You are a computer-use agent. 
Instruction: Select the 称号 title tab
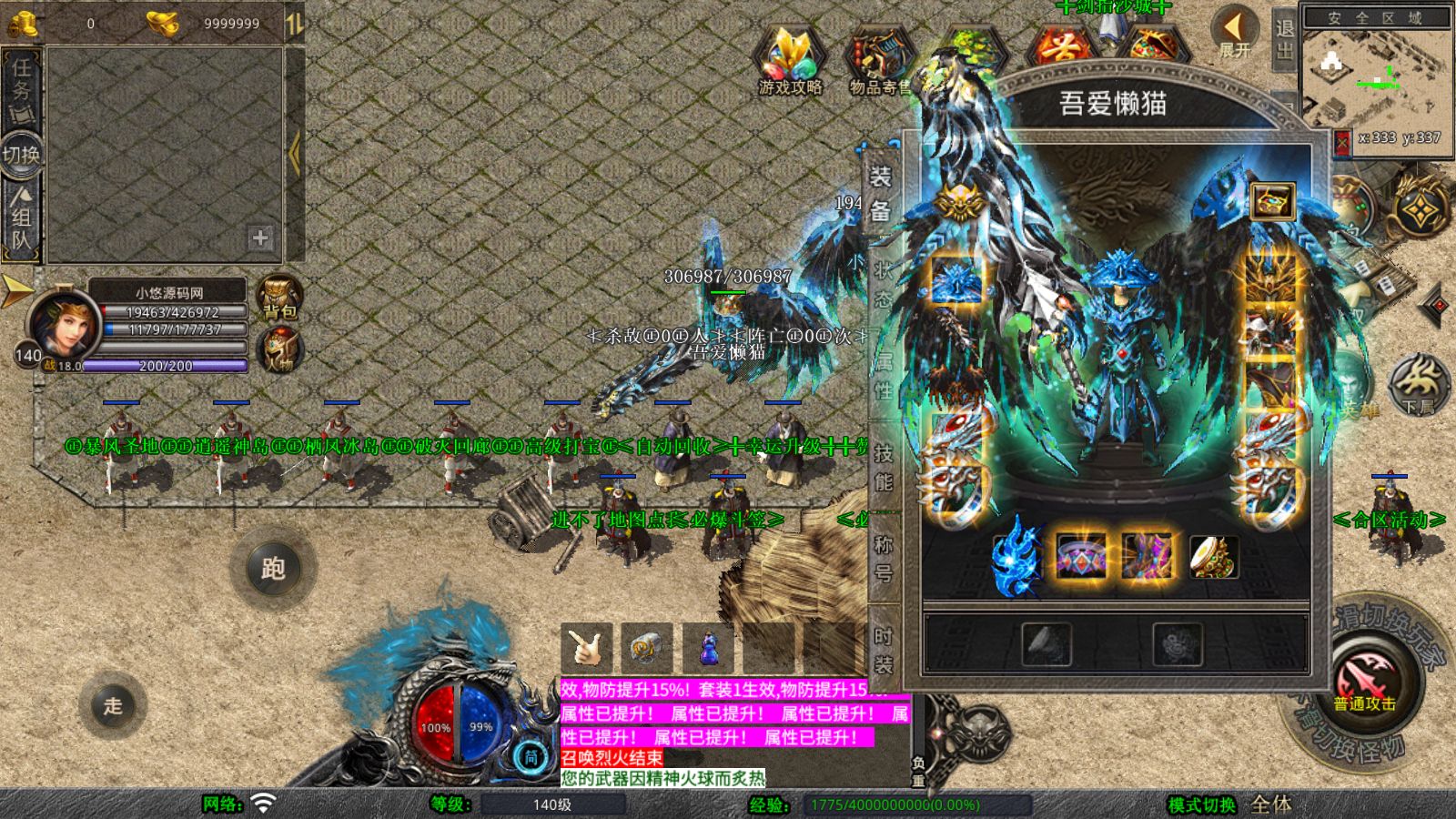883,558
